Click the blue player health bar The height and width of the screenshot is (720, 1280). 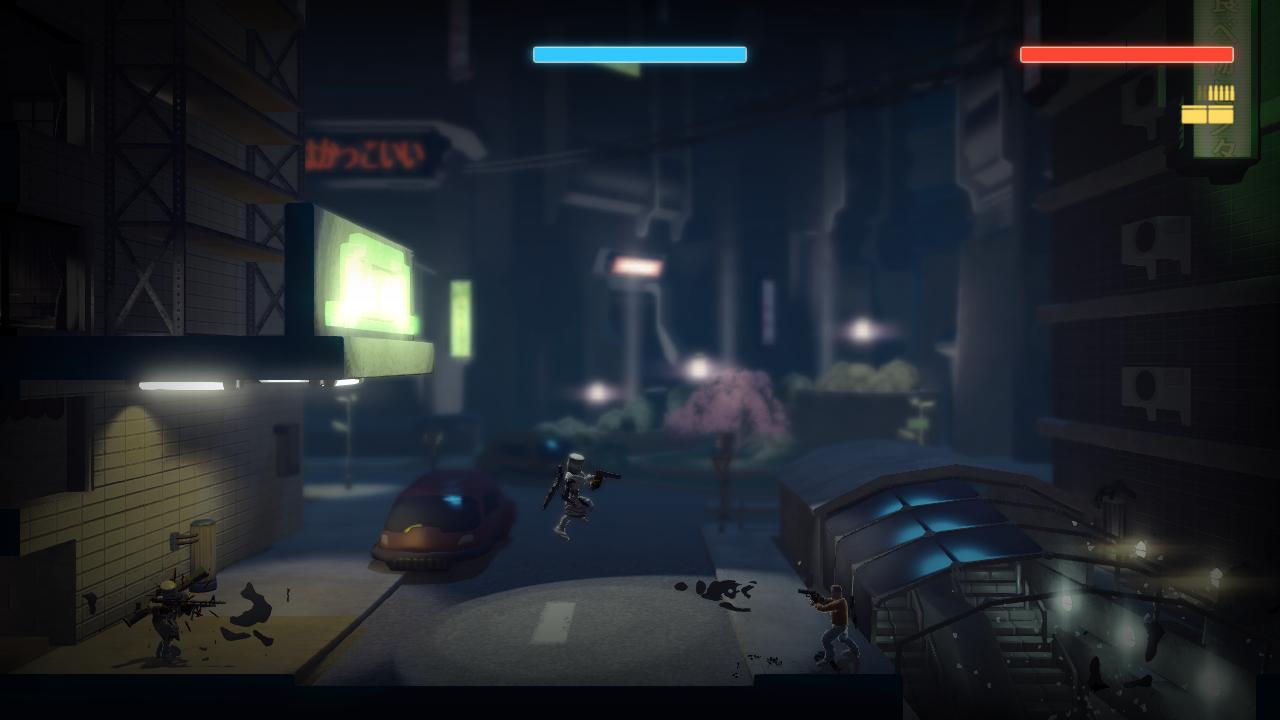coord(640,54)
